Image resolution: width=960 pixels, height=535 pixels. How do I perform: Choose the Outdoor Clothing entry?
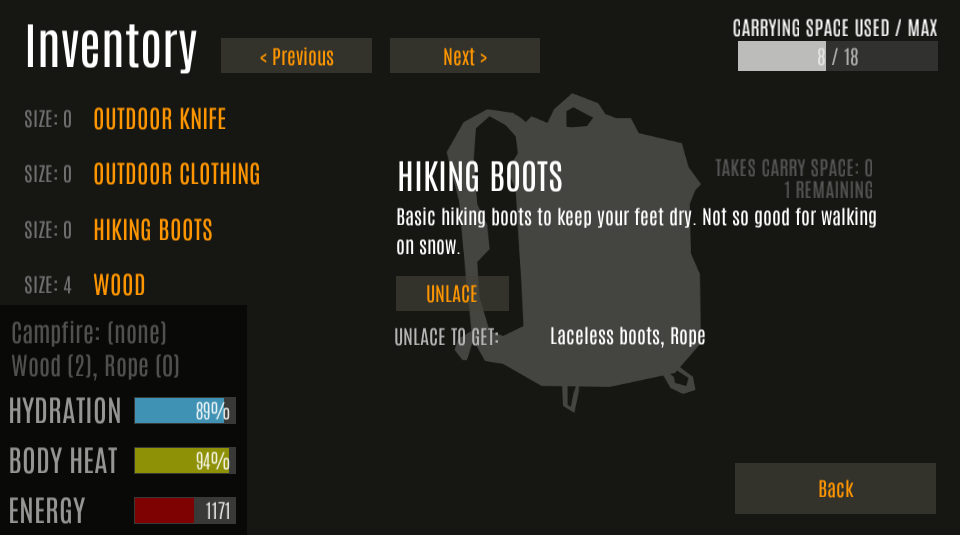click(177, 174)
